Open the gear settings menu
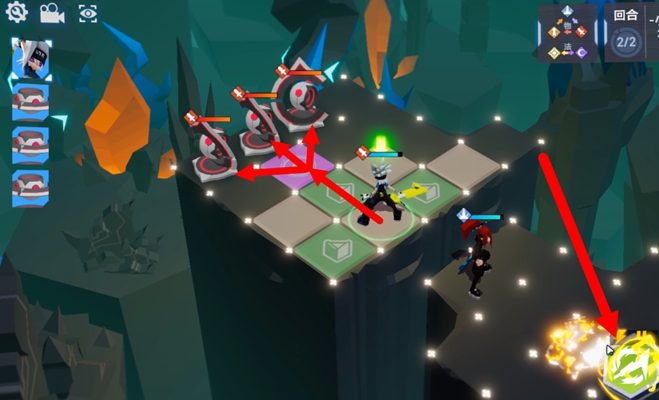The height and width of the screenshot is (400, 659). point(16,13)
